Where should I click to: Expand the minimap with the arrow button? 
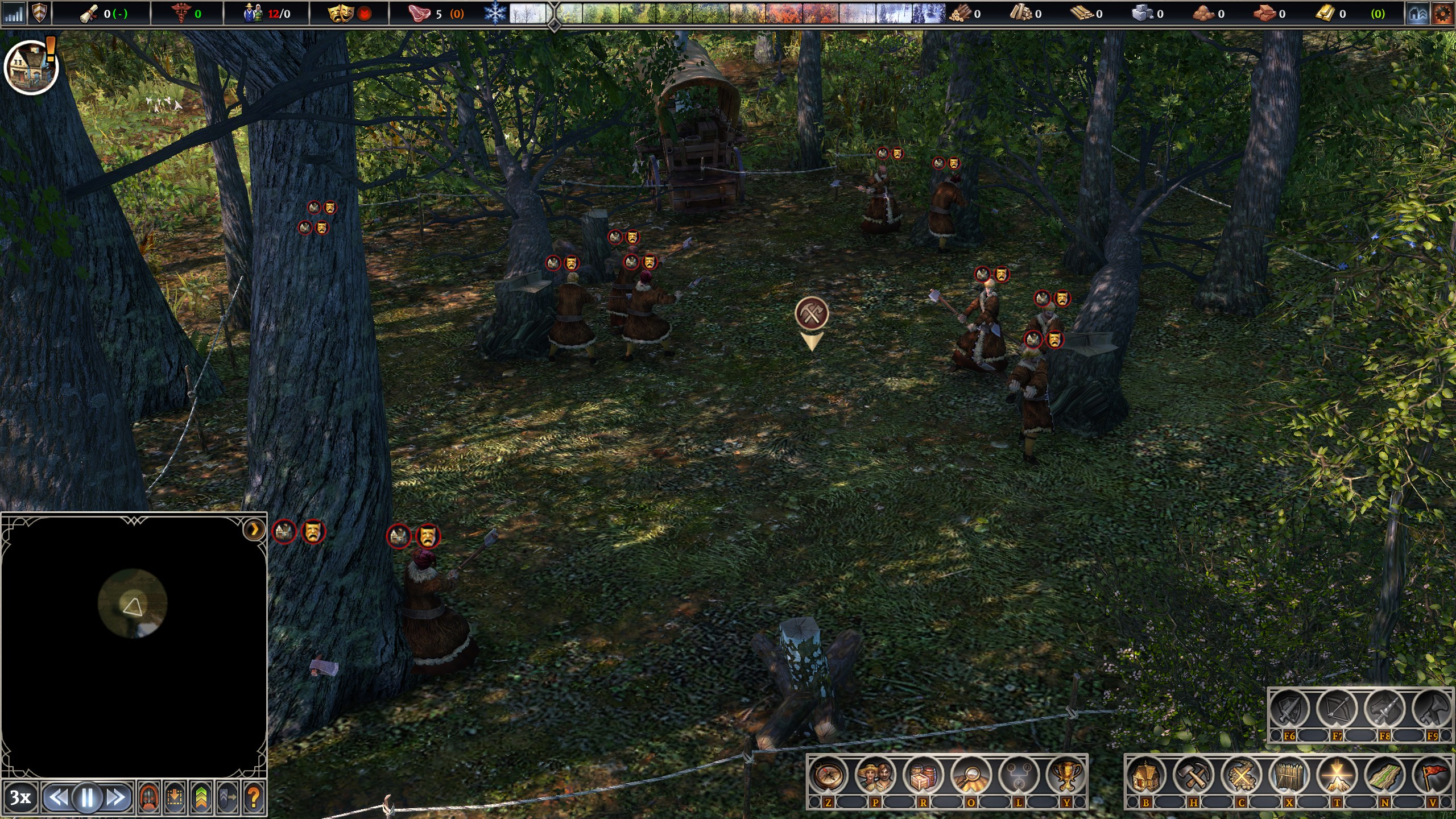coord(254,530)
